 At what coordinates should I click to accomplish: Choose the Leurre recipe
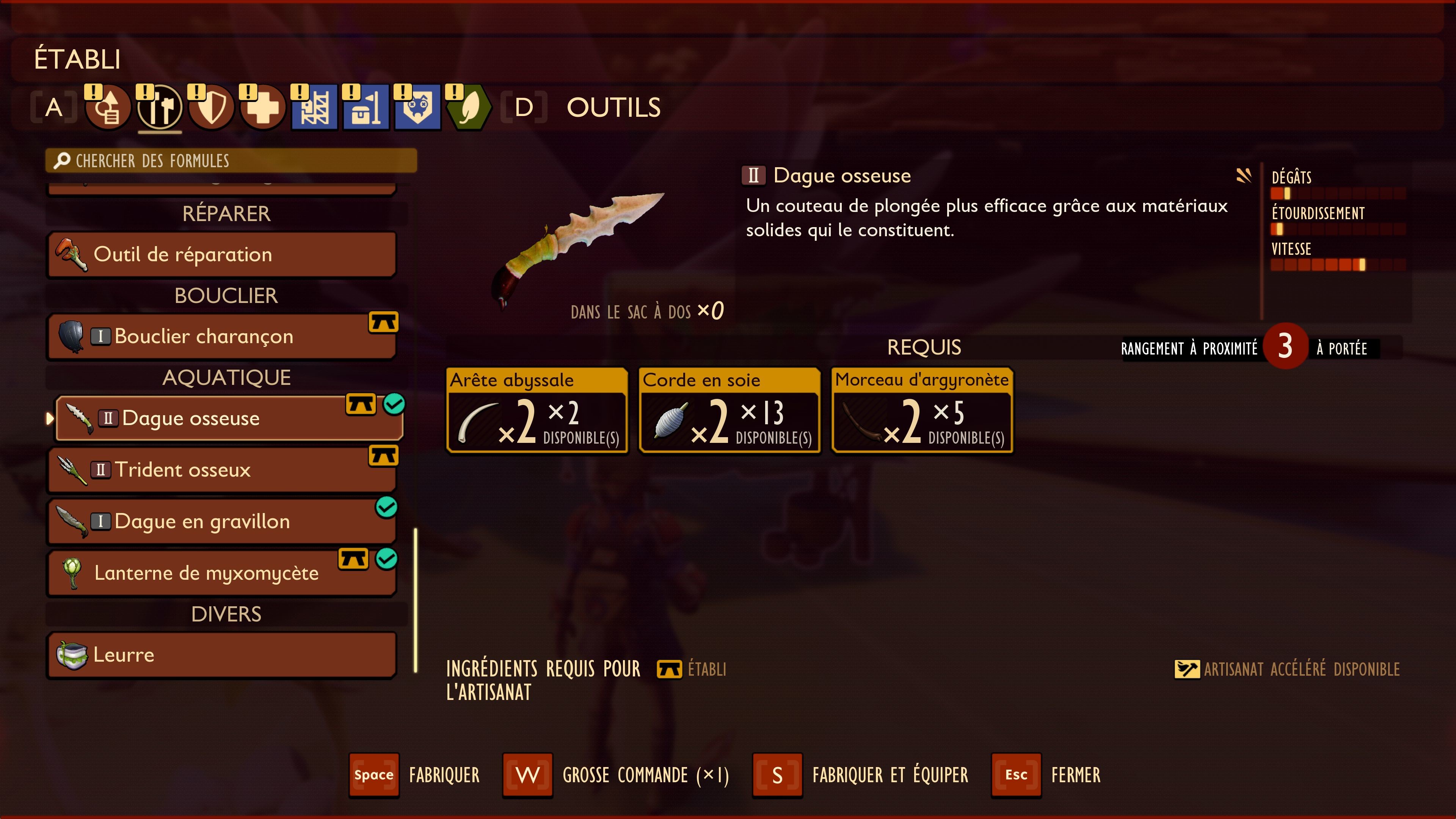pyautogui.click(x=221, y=654)
